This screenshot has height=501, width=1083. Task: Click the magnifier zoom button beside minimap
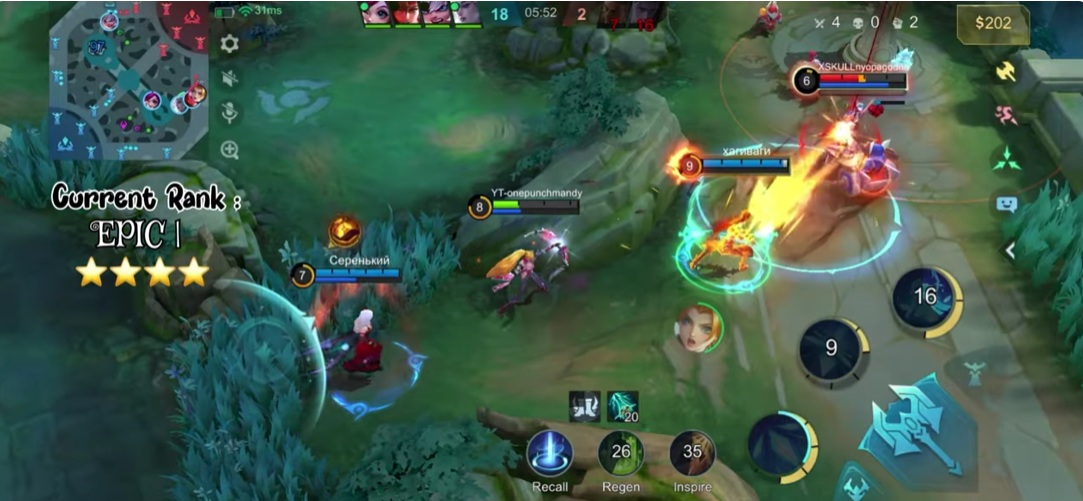tap(229, 150)
